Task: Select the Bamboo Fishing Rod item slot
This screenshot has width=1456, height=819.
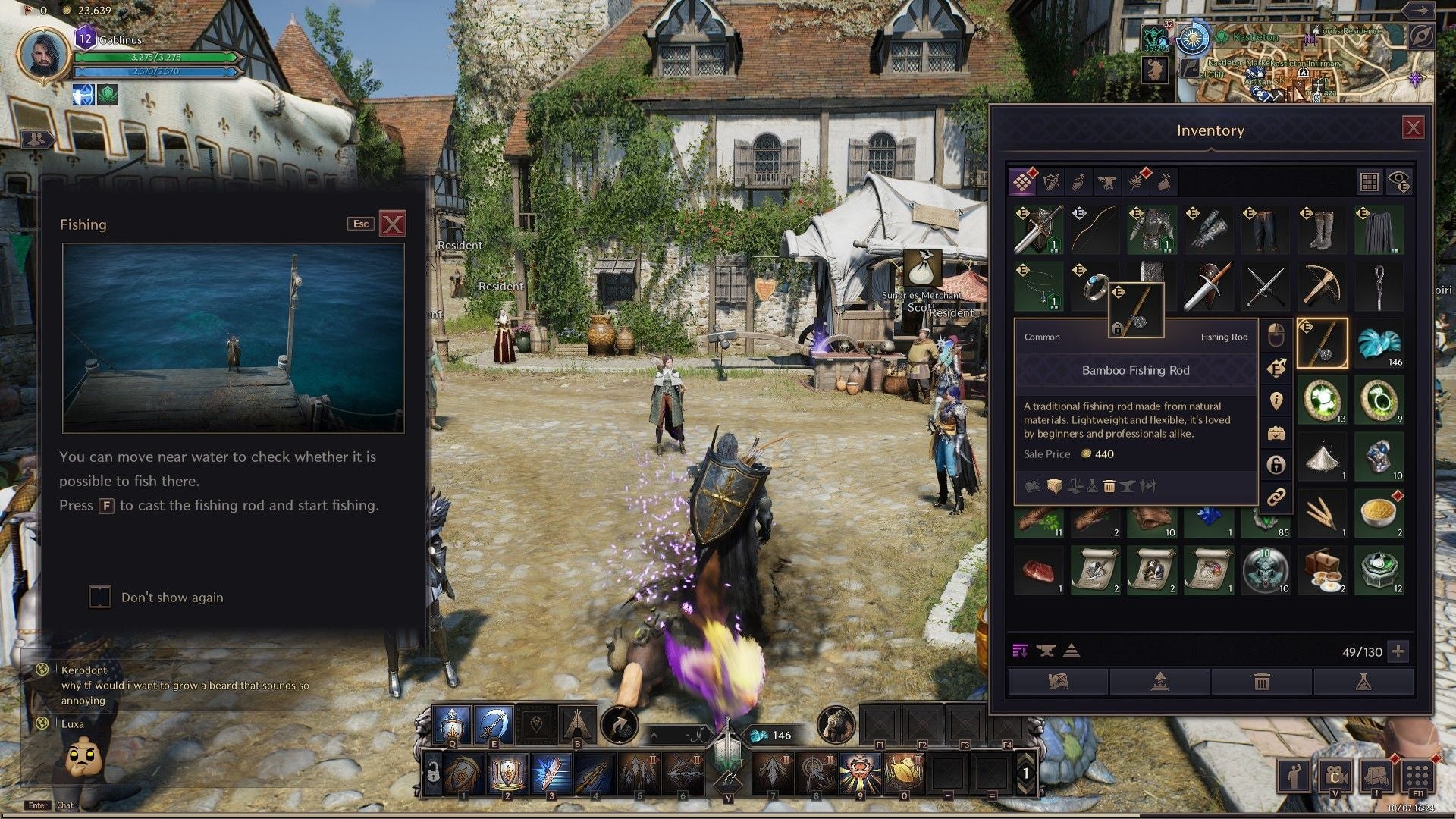Action: (1323, 343)
